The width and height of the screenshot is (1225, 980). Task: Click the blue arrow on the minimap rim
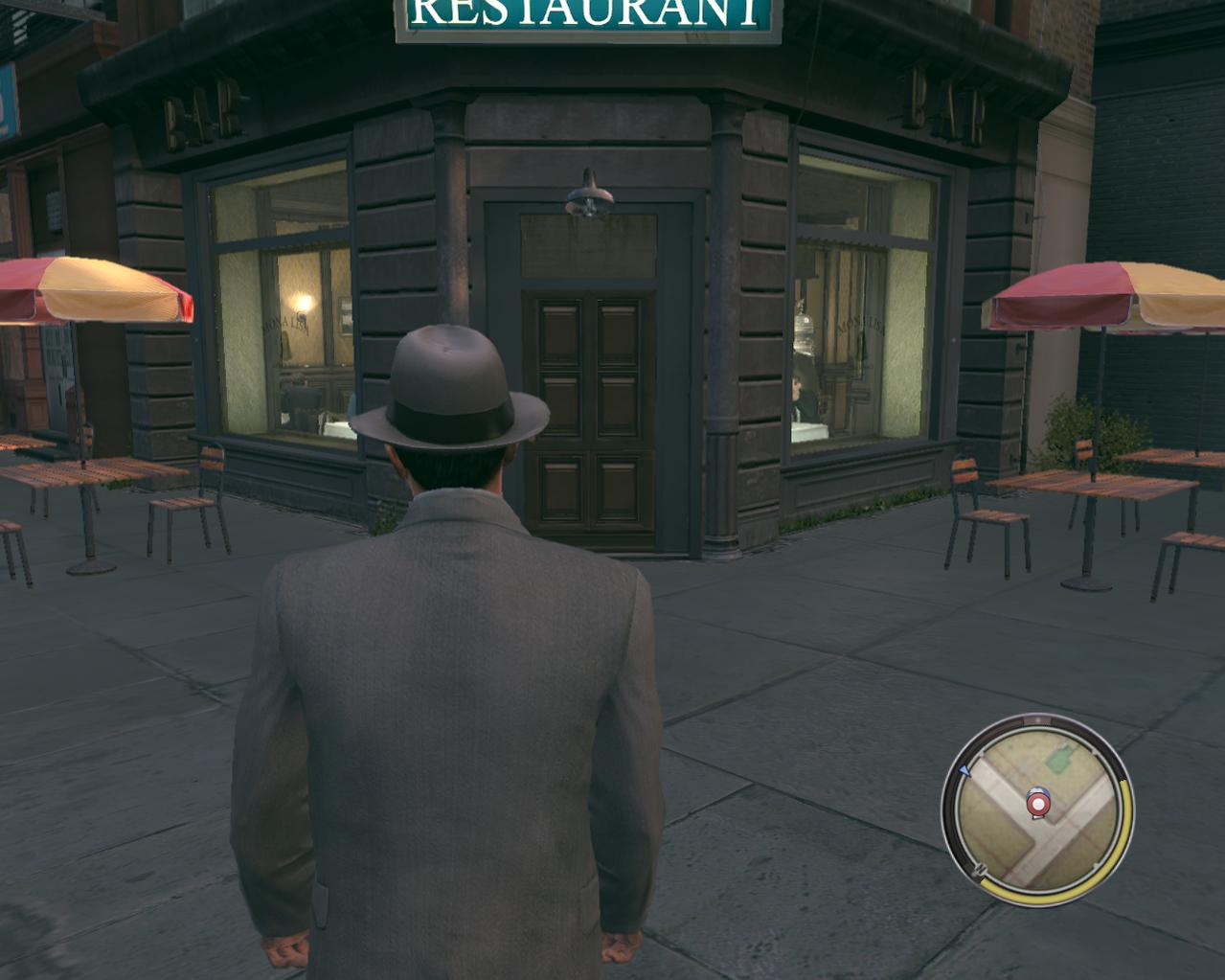(964, 770)
